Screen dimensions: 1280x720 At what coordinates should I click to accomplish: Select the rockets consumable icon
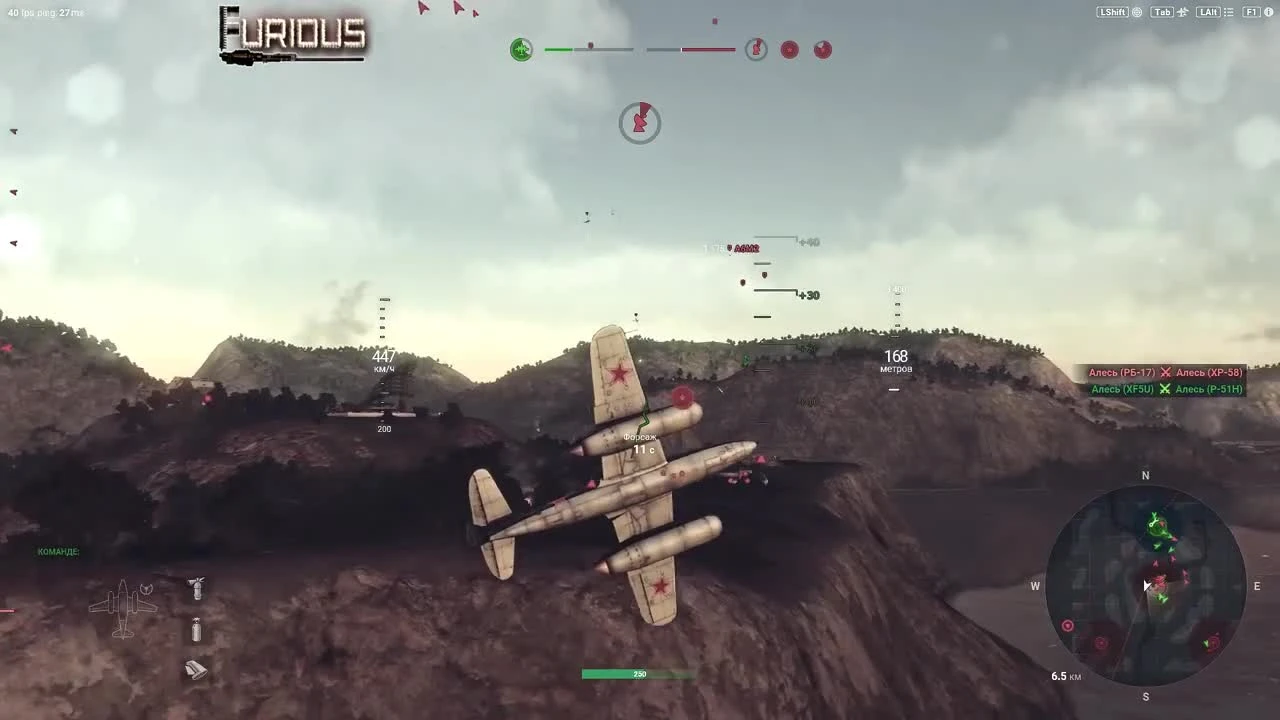click(196, 670)
